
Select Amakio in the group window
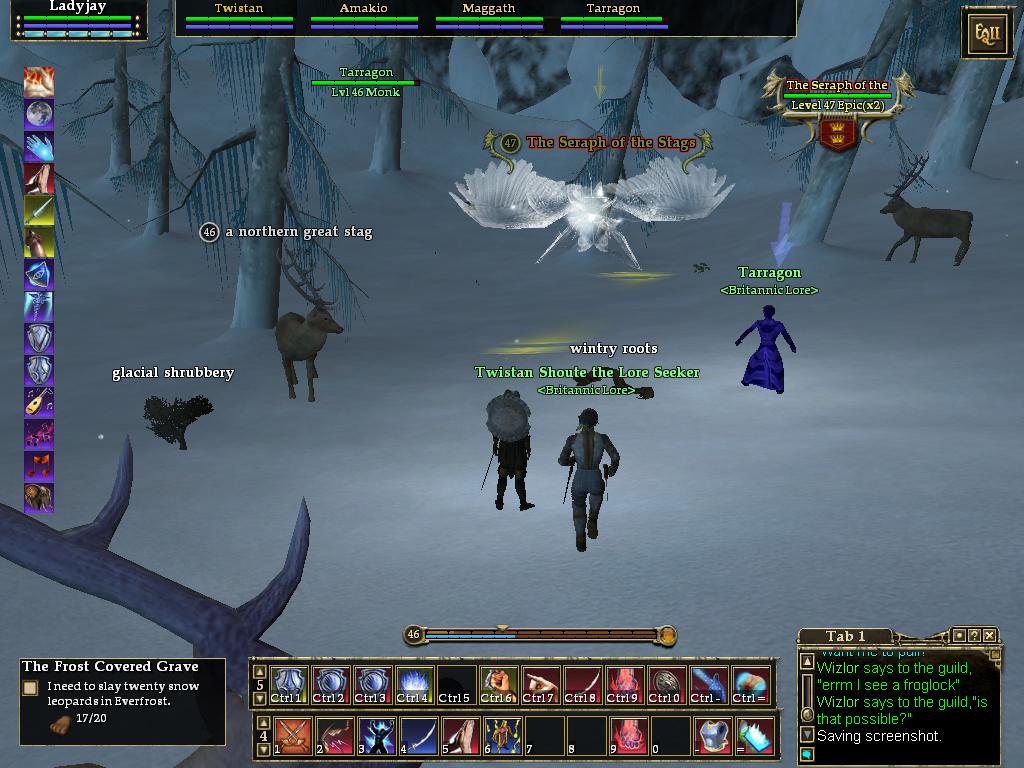[x=363, y=14]
